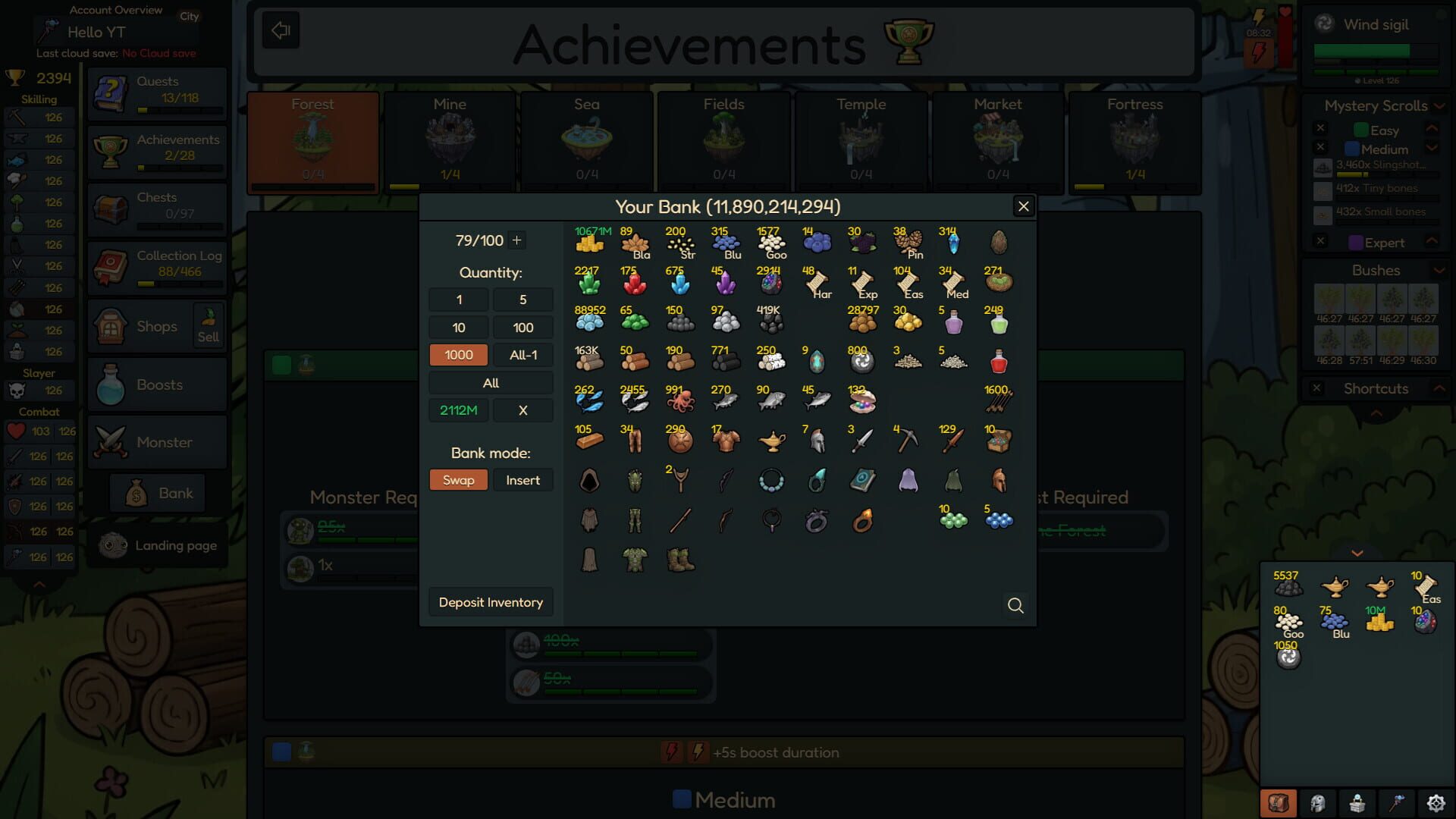Click the 2112M custom quantity field
The width and height of the screenshot is (1456, 819).
[458, 409]
